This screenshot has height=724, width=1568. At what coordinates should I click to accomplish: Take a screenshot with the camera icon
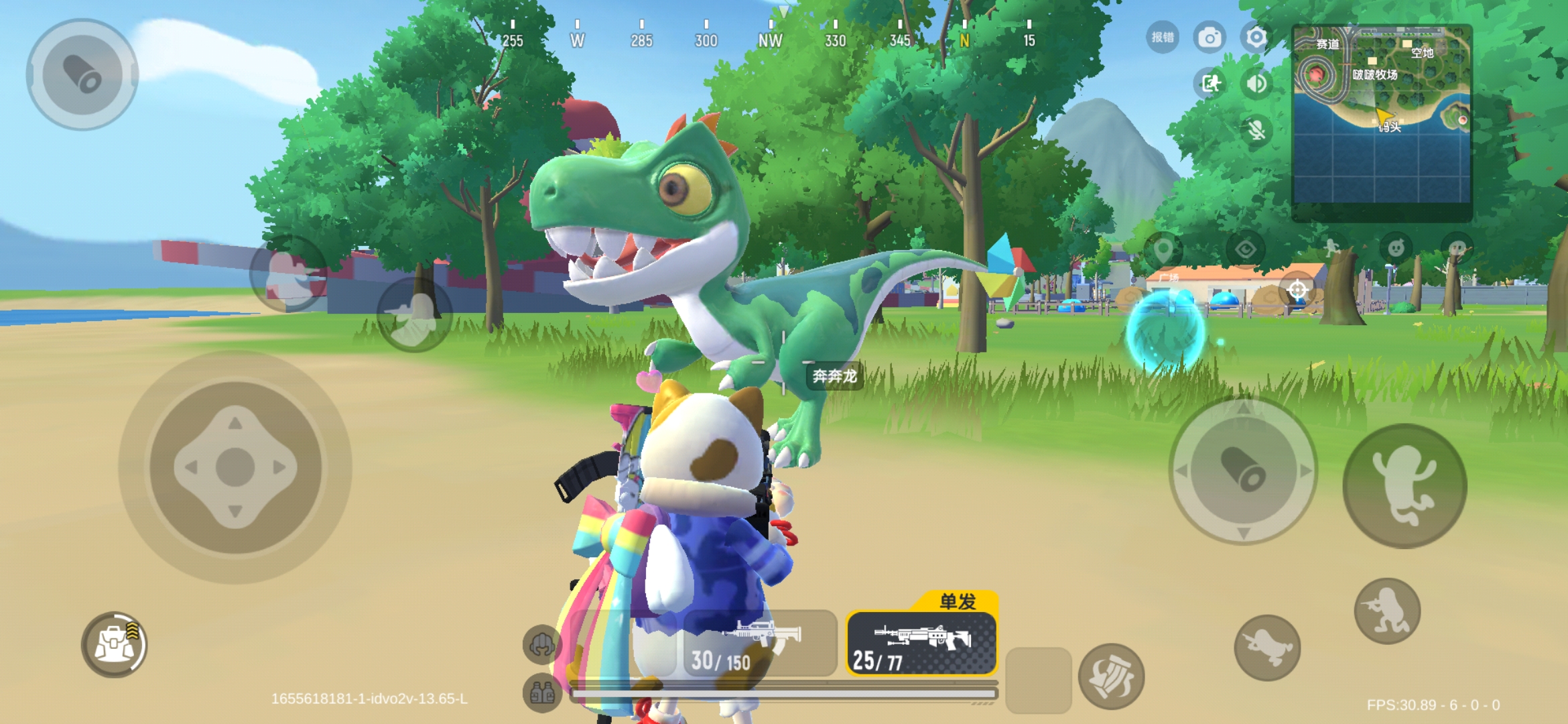[x=1210, y=38]
